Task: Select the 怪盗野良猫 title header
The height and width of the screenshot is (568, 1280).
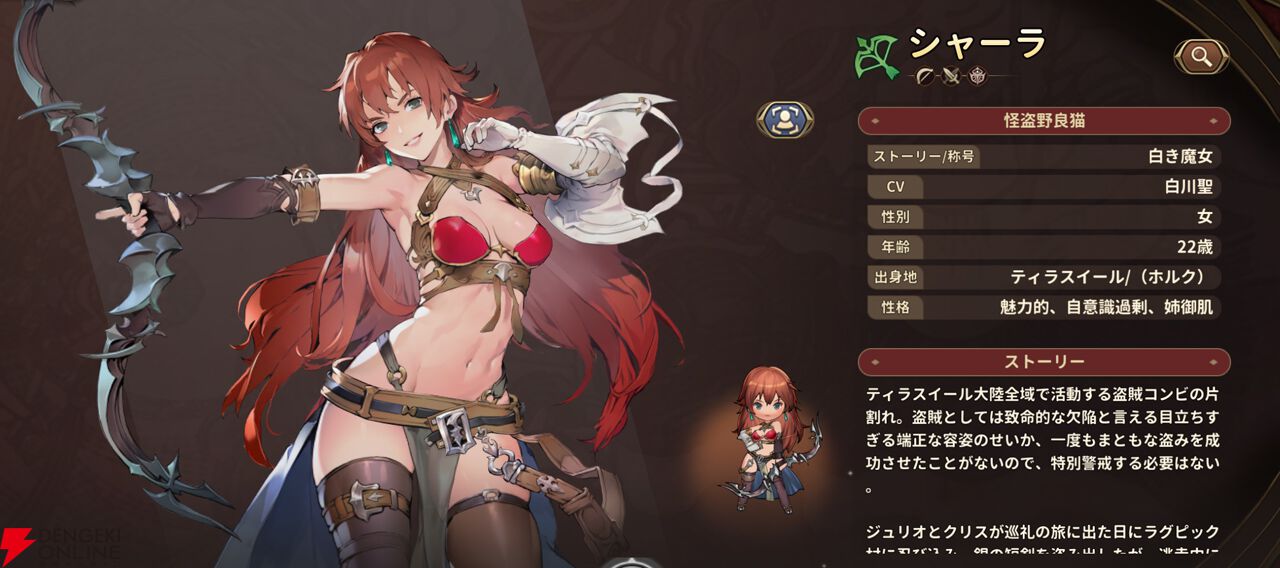Action: coord(1044,121)
